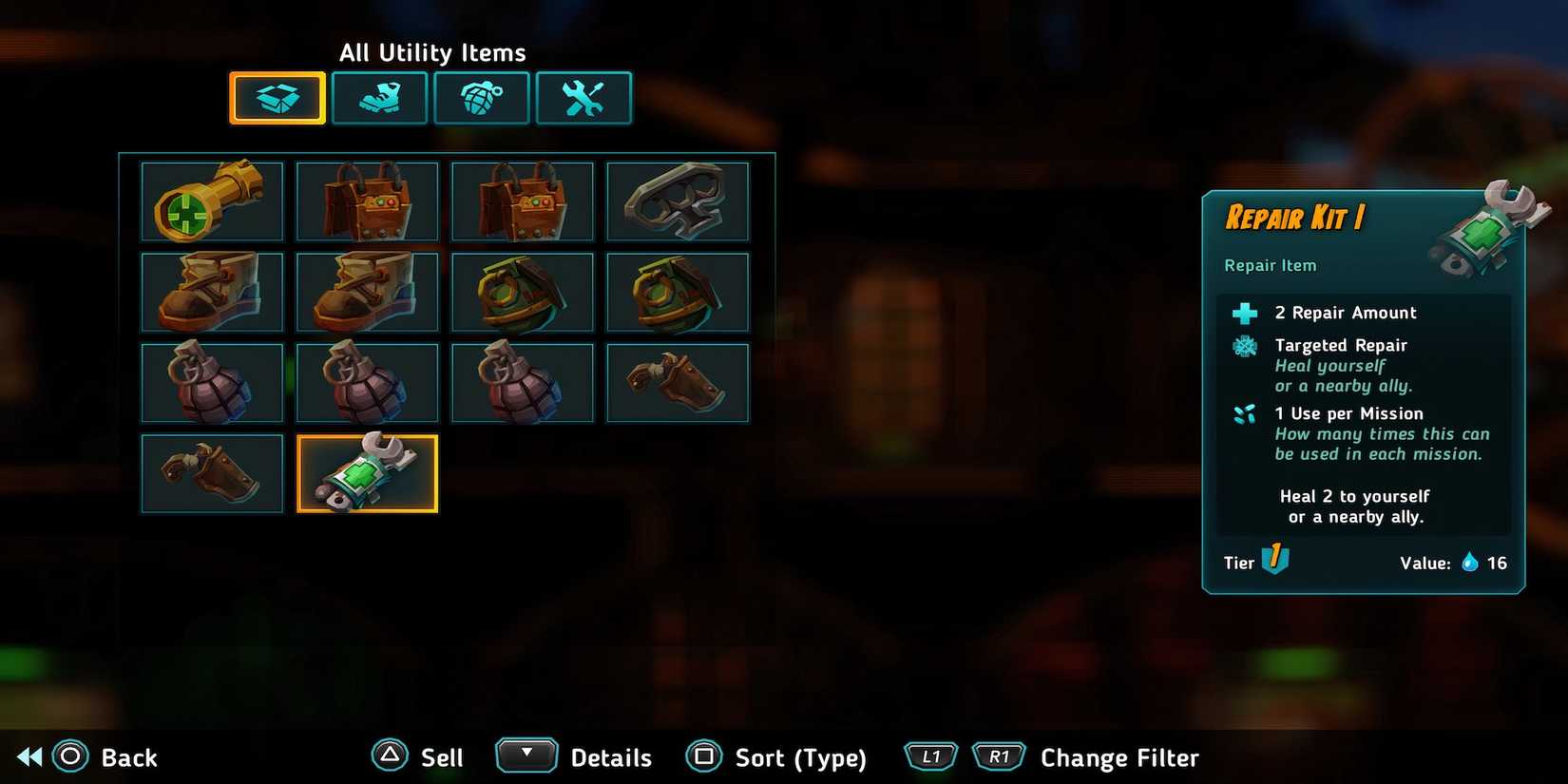Click the Sell button
The width and height of the screenshot is (1568, 784).
point(439,757)
